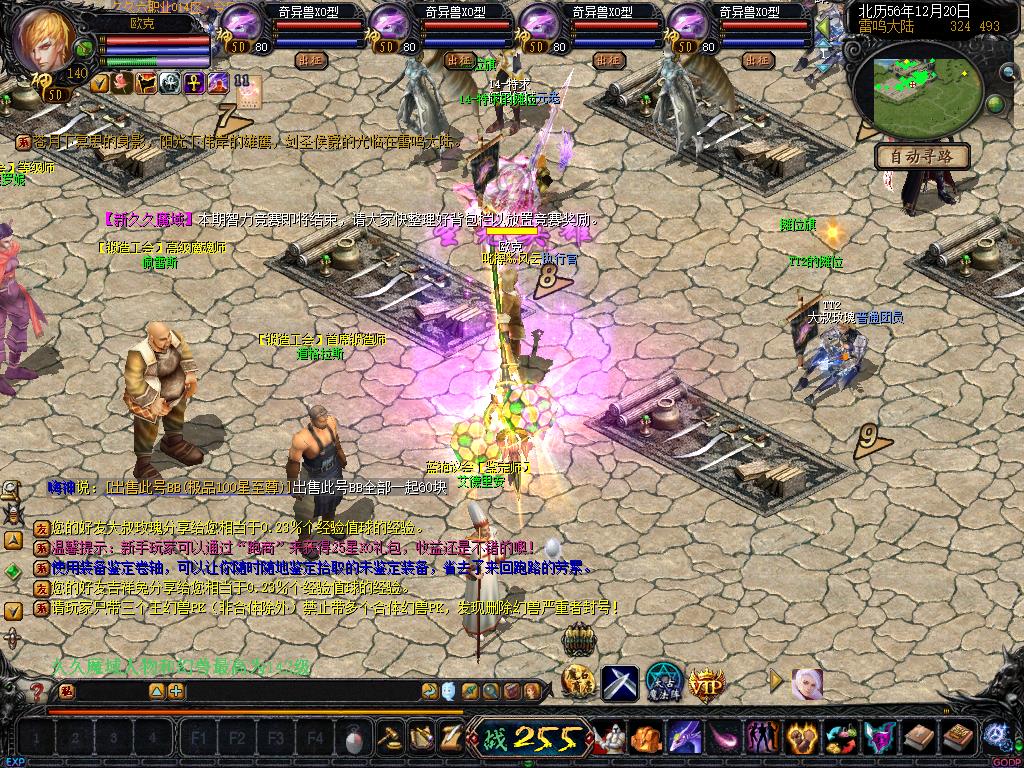Image resolution: width=1024 pixels, height=768 pixels.
Task: Click the gear icon at the bottom-right corner
Action: pyautogui.click(x=995, y=736)
